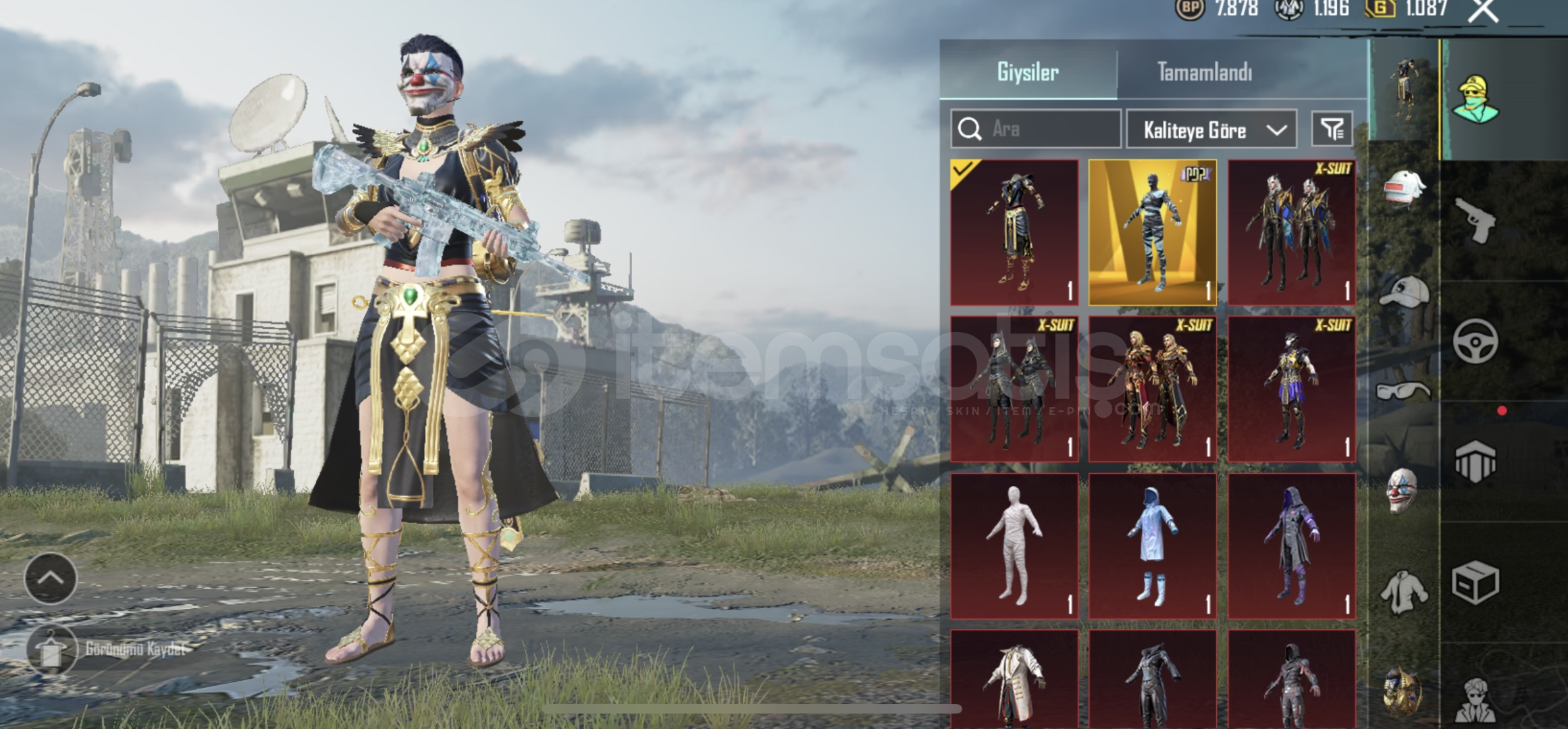The width and height of the screenshot is (1568, 729).
Task: Open the helmet category
Action: [x=1403, y=189]
